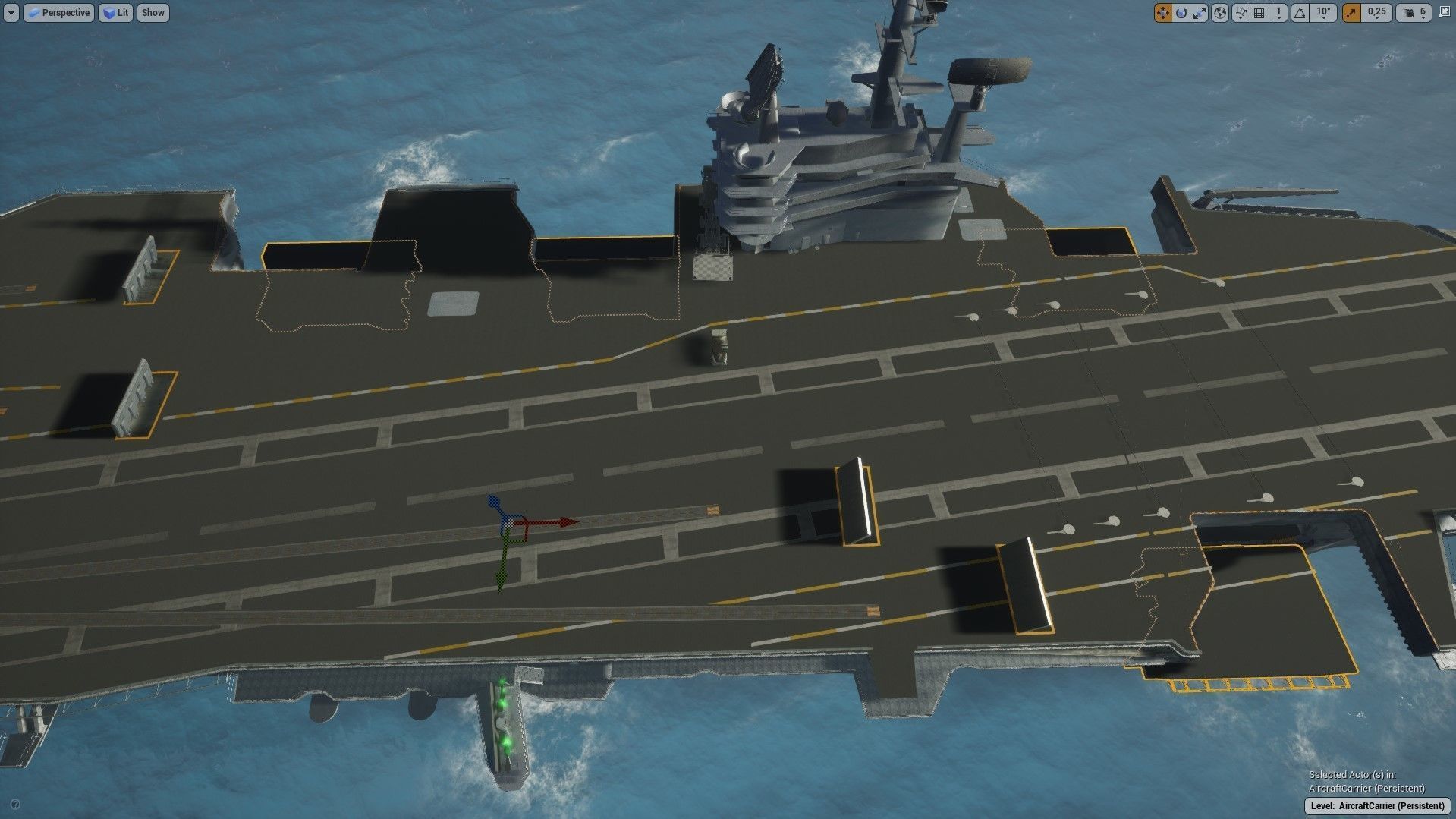Open the 0,25 scale snap dropdown
1456x819 pixels.
click(1376, 13)
